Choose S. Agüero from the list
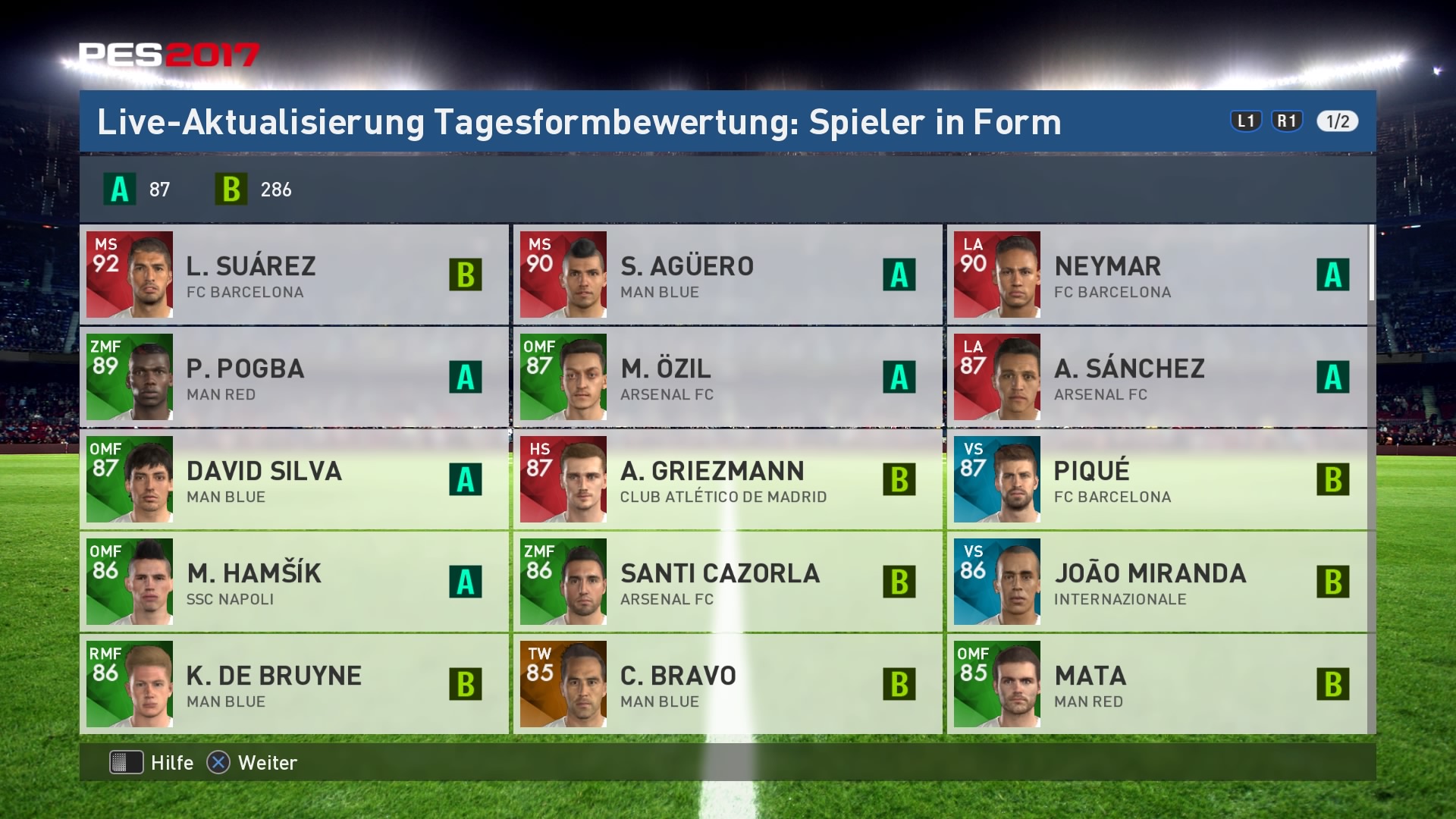Image resolution: width=1456 pixels, height=819 pixels. pos(728,275)
